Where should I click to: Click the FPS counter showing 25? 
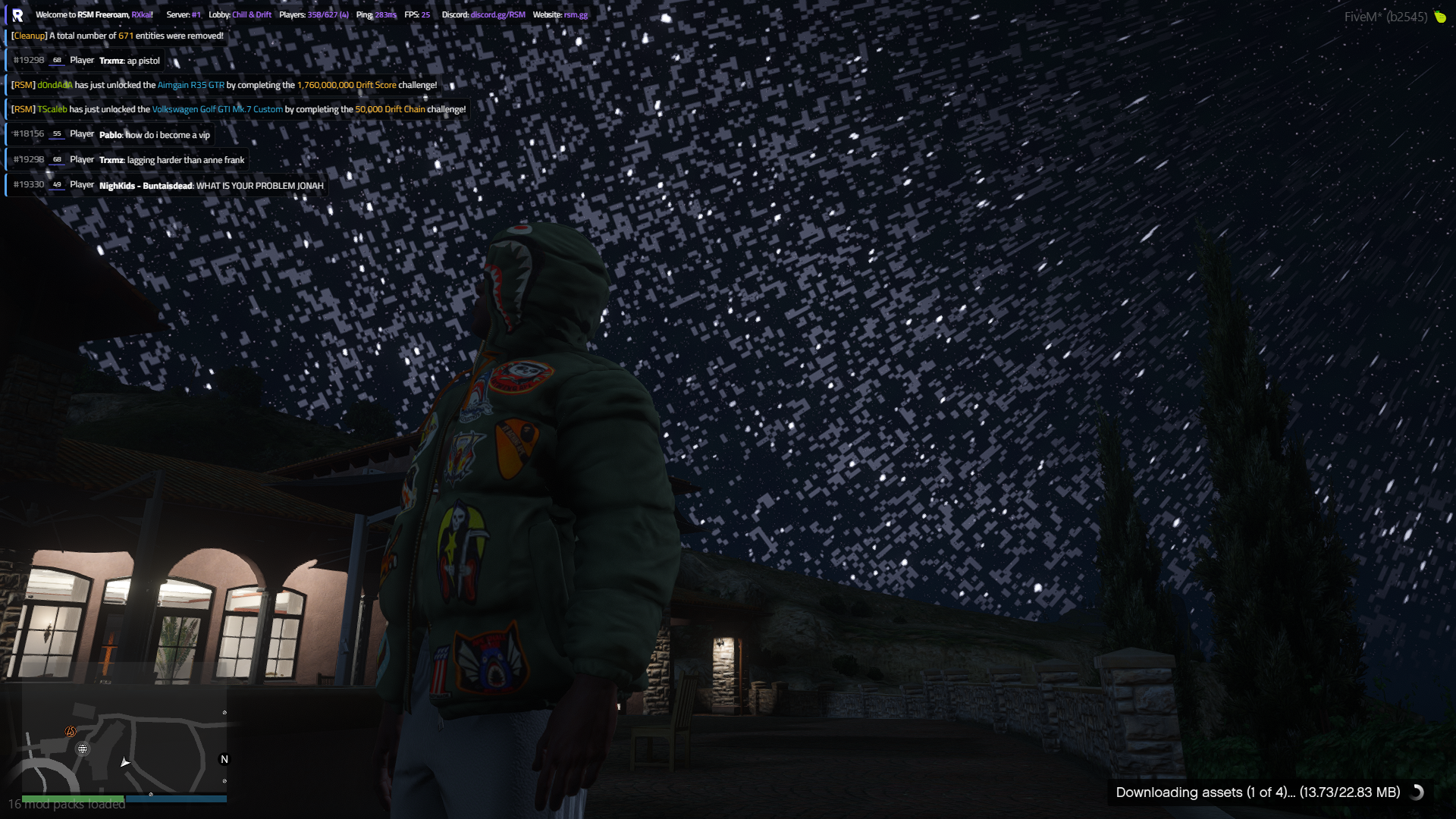pyautogui.click(x=425, y=14)
